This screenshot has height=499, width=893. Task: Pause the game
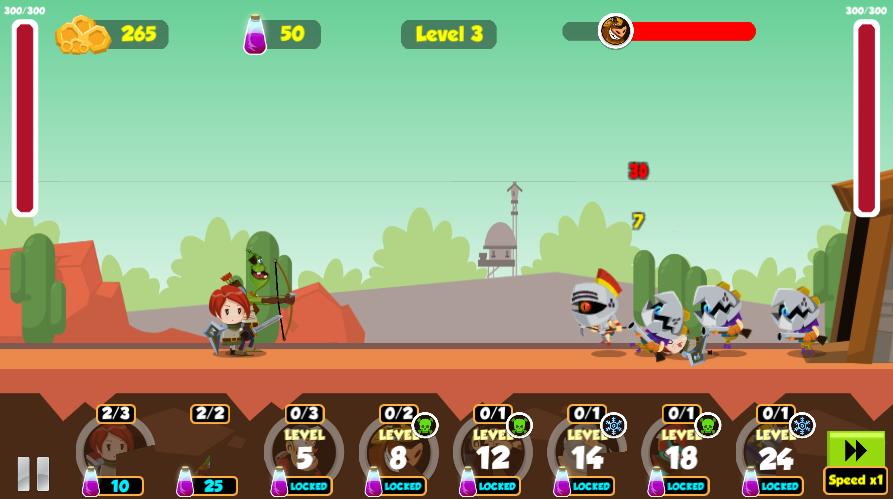32,473
